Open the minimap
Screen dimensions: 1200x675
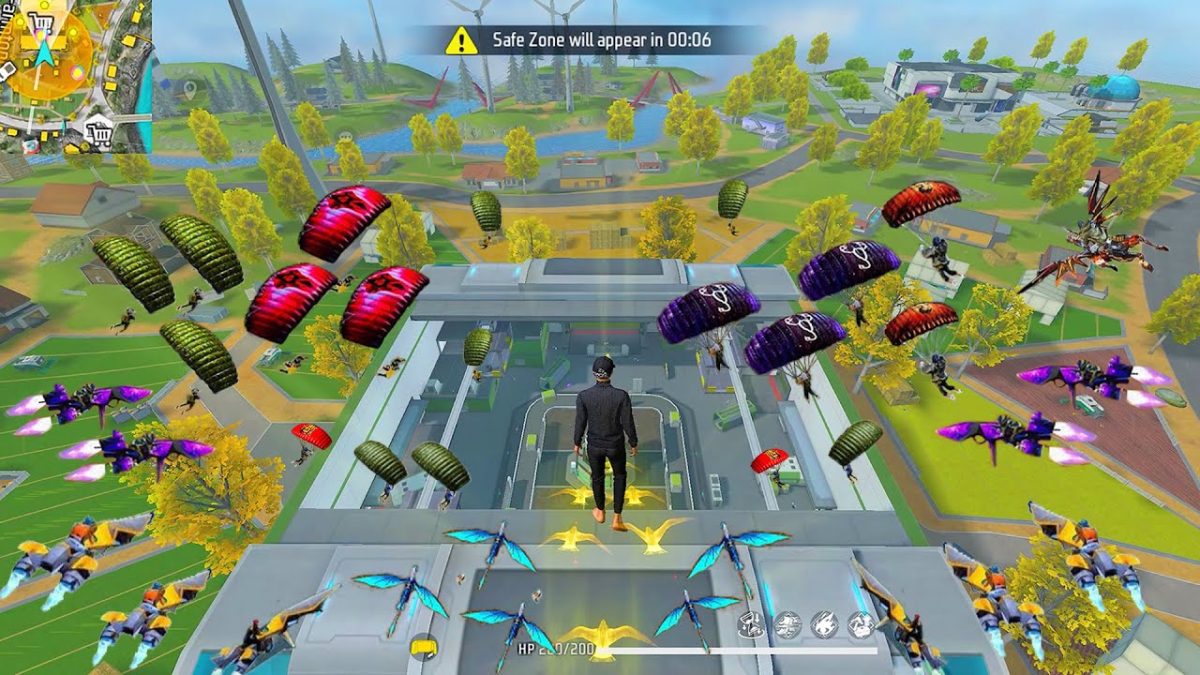(x=75, y=75)
